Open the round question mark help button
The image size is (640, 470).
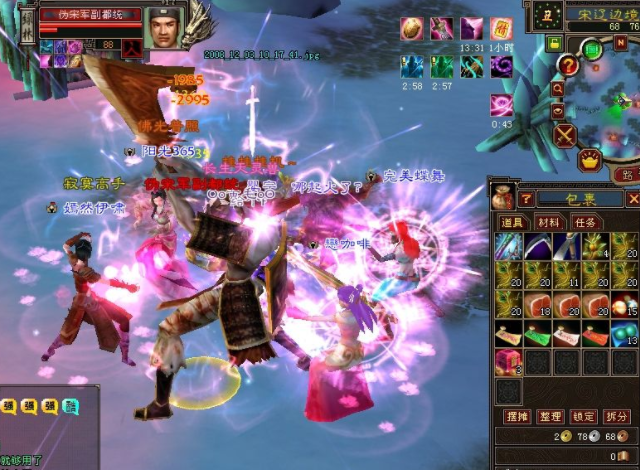567,66
